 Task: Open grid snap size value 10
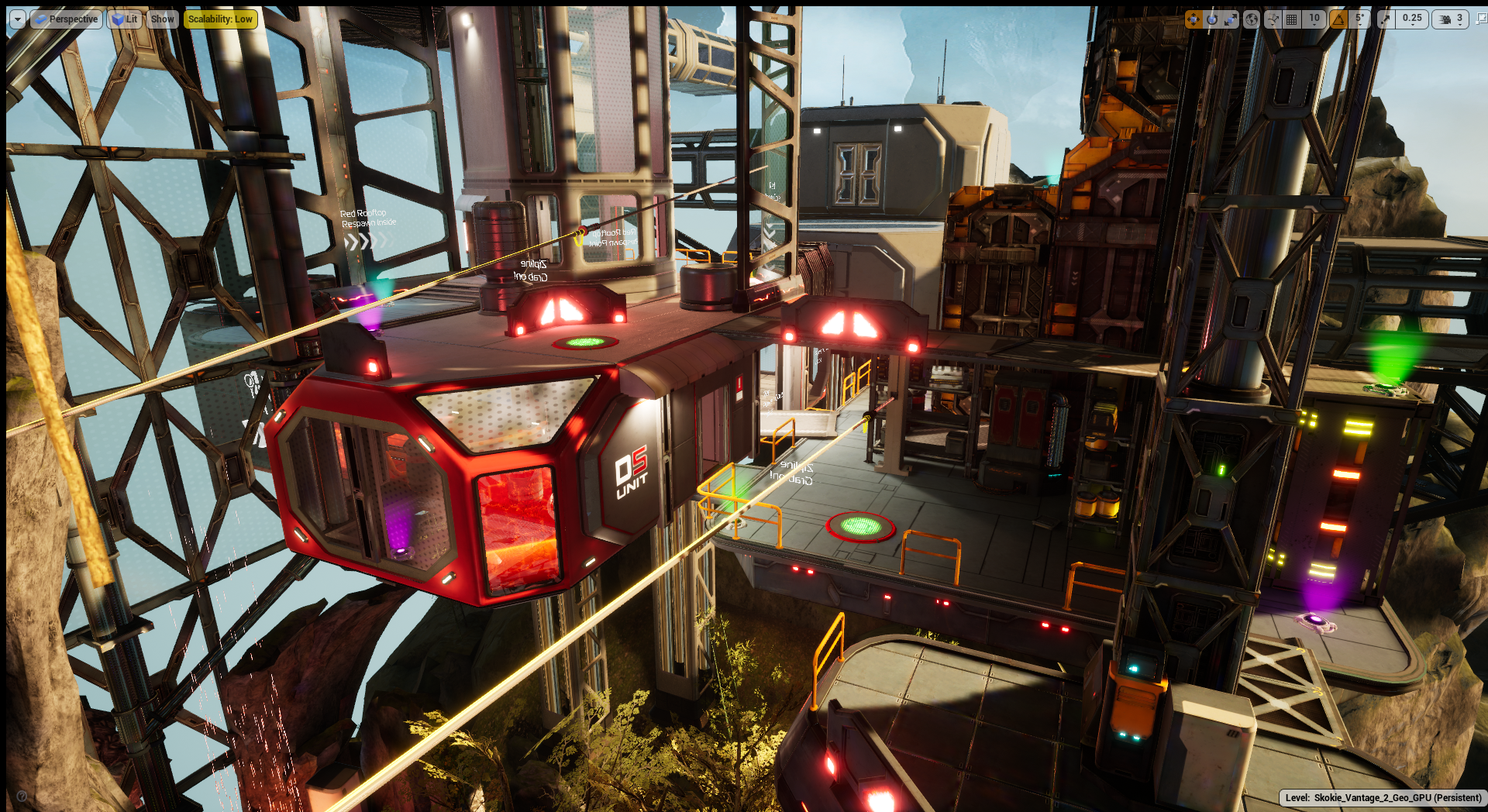[1314, 19]
